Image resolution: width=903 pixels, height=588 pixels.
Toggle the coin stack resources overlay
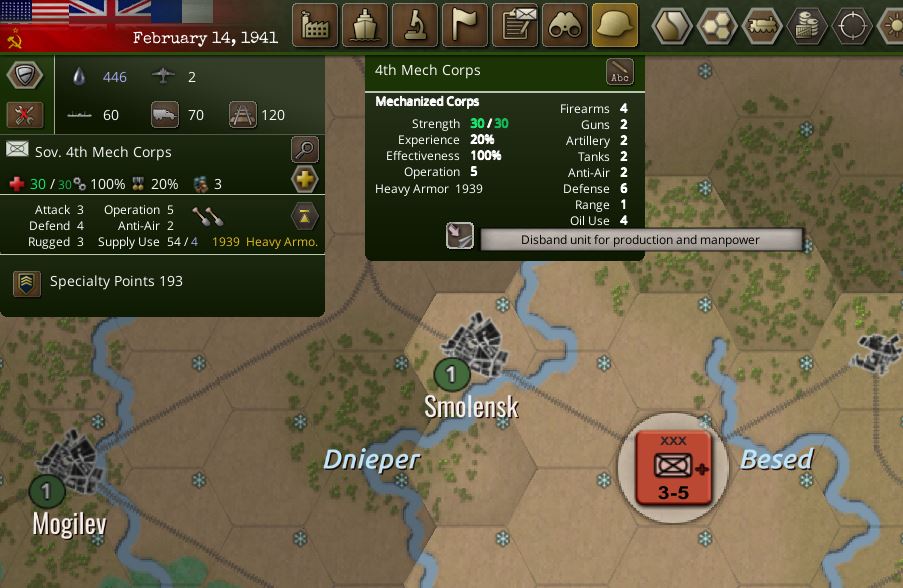[x=807, y=25]
